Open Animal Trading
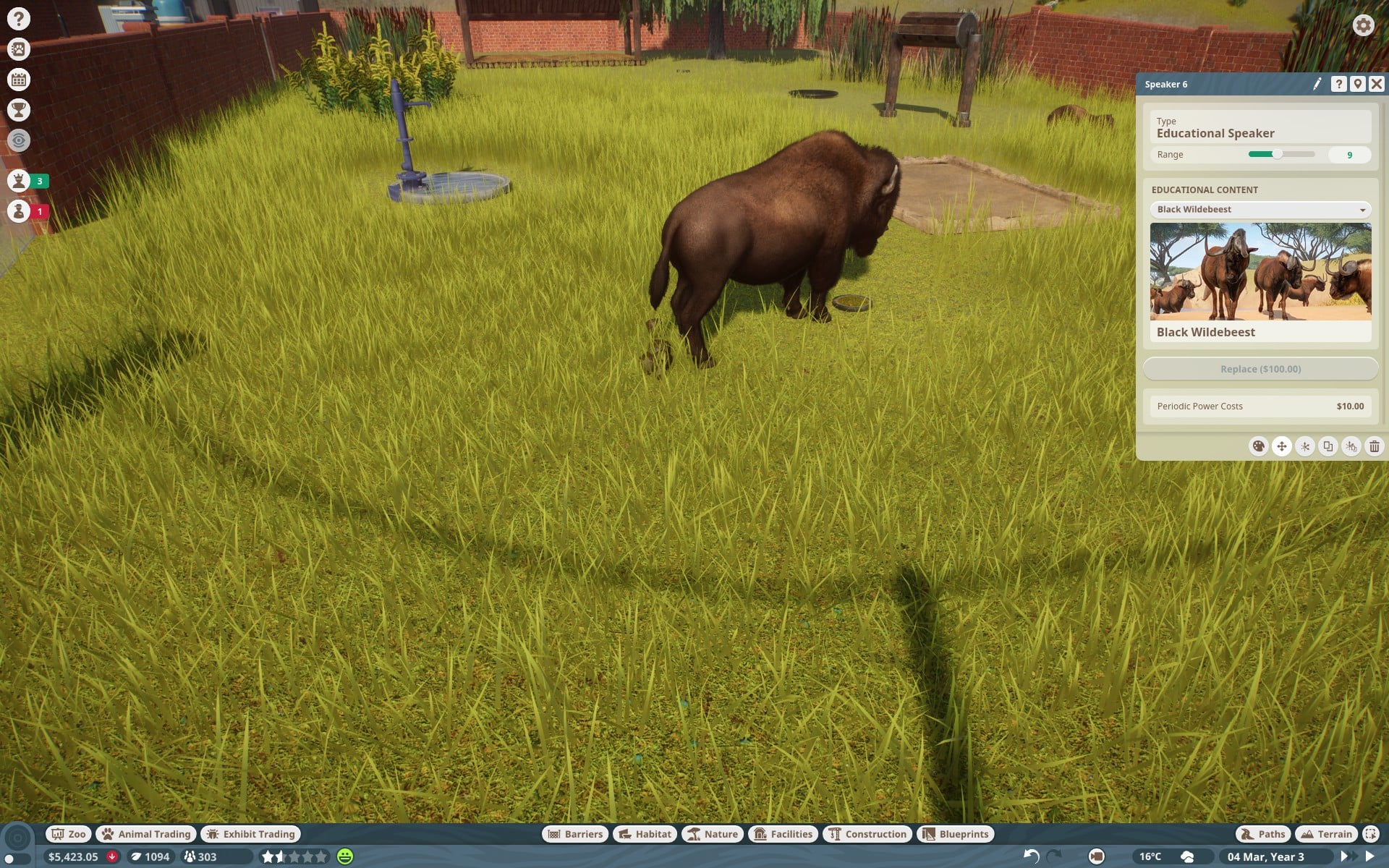This screenshot has width=1389, height=868. pyautogui.click(x=147, y=834)
